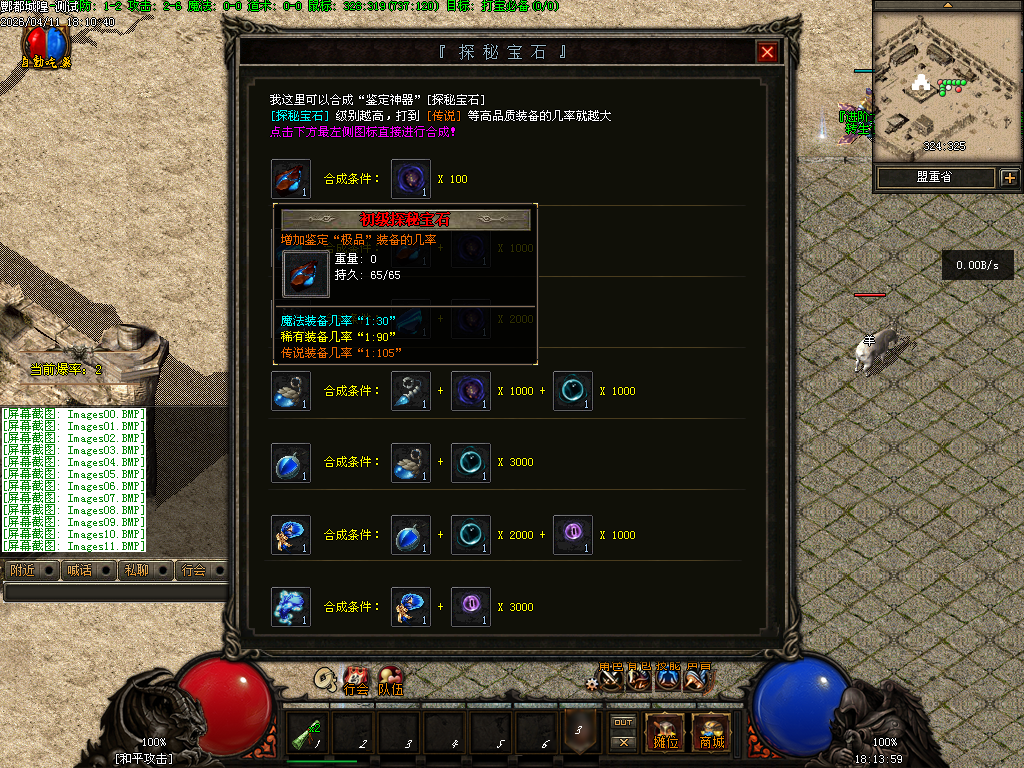This screenshot has width=1024, height=768.
Task: Open the 队伍 team icon
Action: (390, 682)
